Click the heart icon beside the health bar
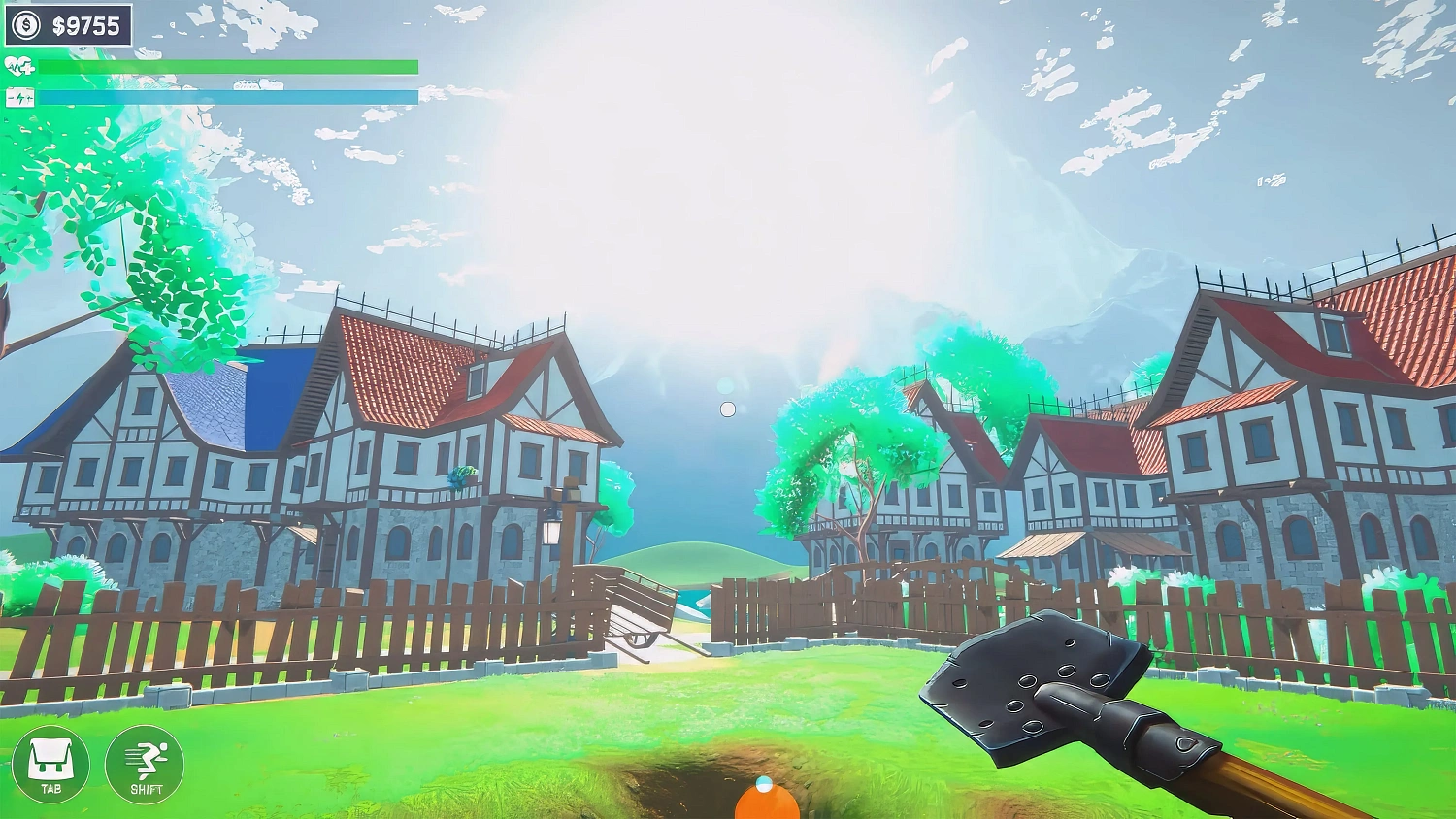This screenshot has height=819, width=1456. pos(19,67)
